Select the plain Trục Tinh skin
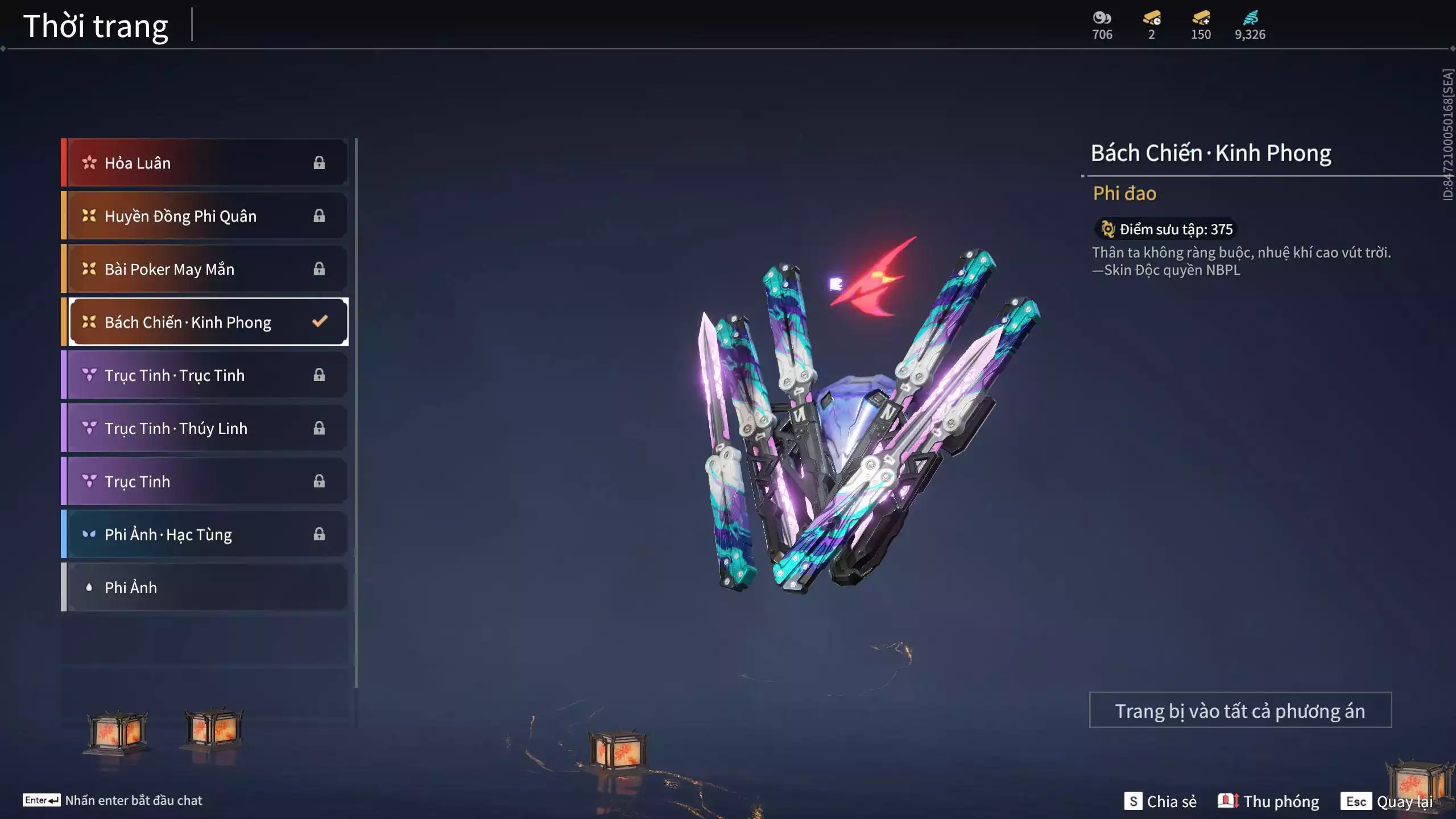This screenshot has height=819, width=1456. (205, 481)
